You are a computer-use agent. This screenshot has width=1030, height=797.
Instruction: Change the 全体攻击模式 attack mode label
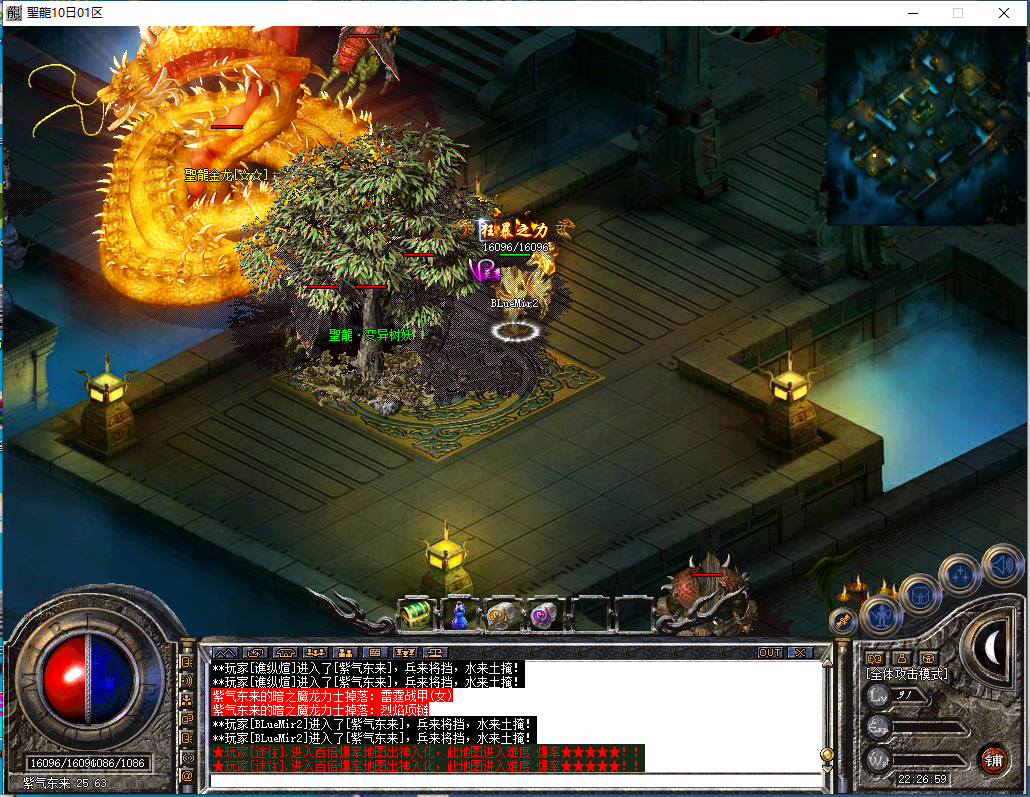tap(906, 674)
